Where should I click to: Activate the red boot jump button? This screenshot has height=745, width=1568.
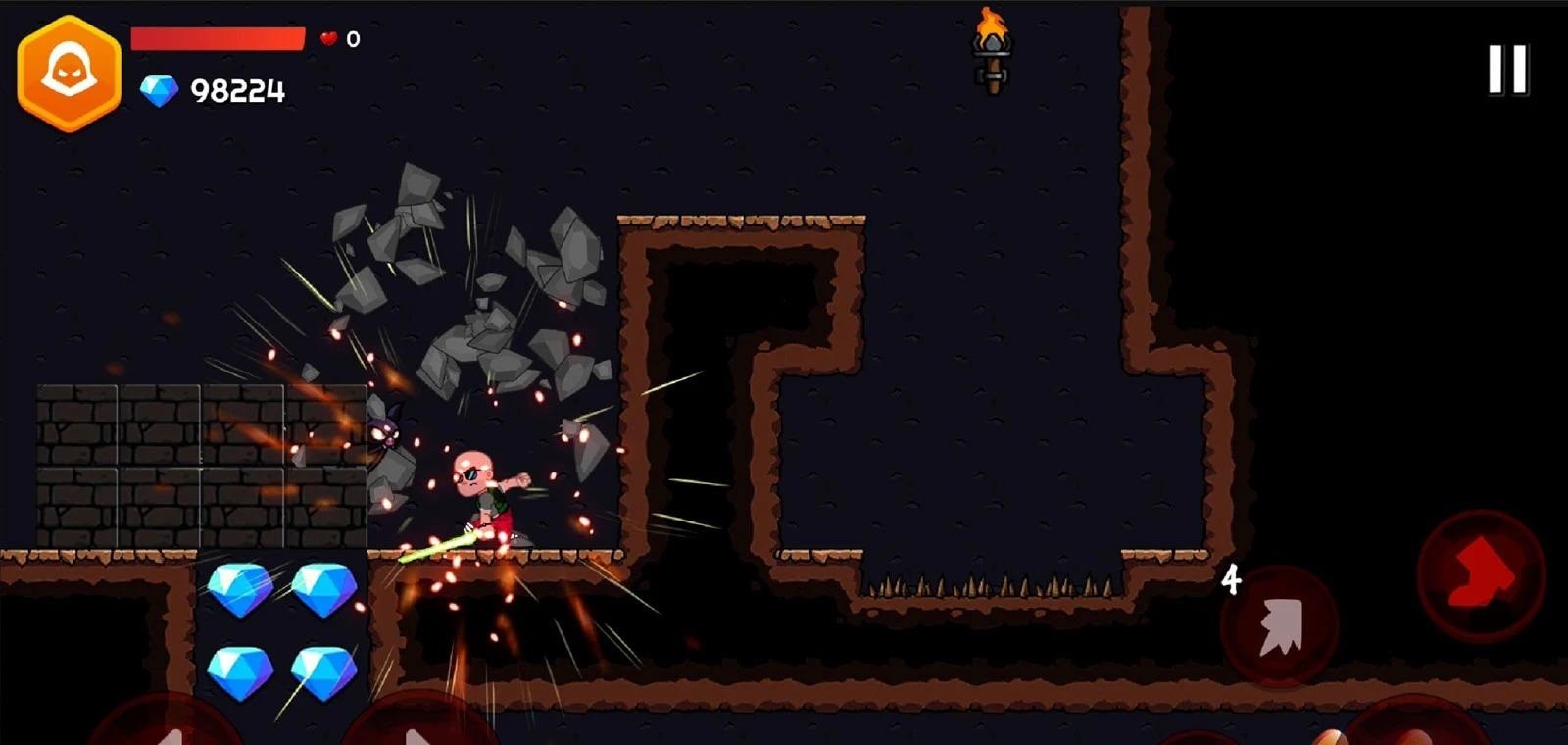[1480, 574]
